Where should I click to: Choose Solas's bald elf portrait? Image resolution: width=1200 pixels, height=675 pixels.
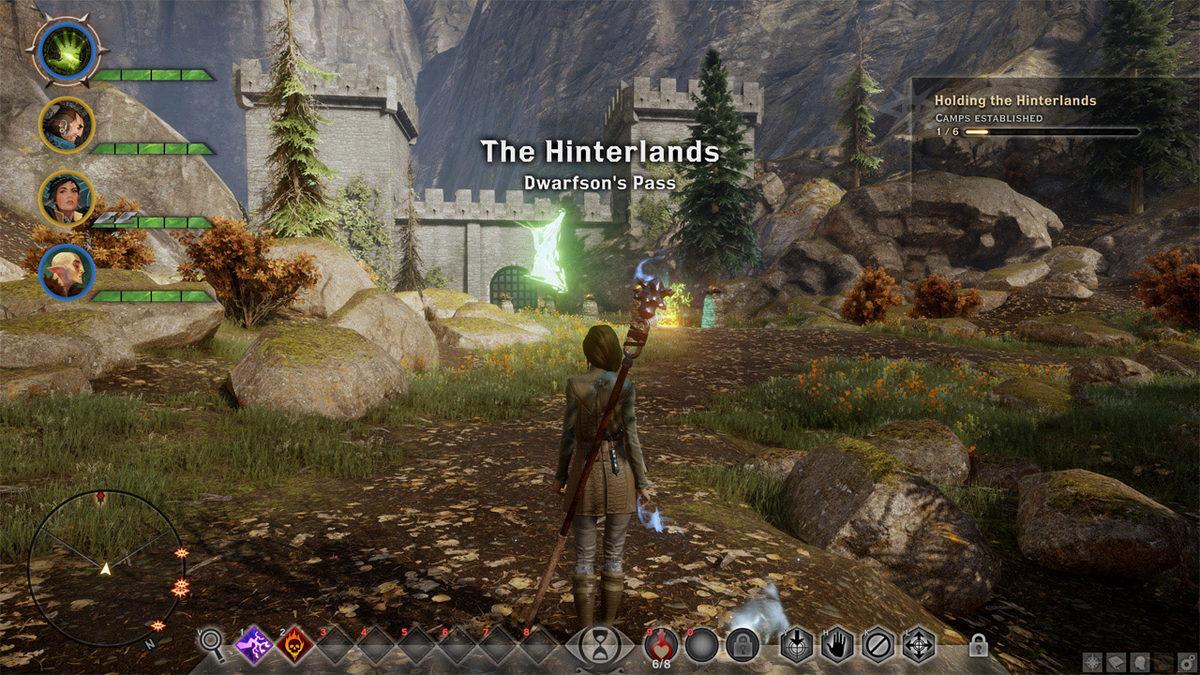coord(67,271)
